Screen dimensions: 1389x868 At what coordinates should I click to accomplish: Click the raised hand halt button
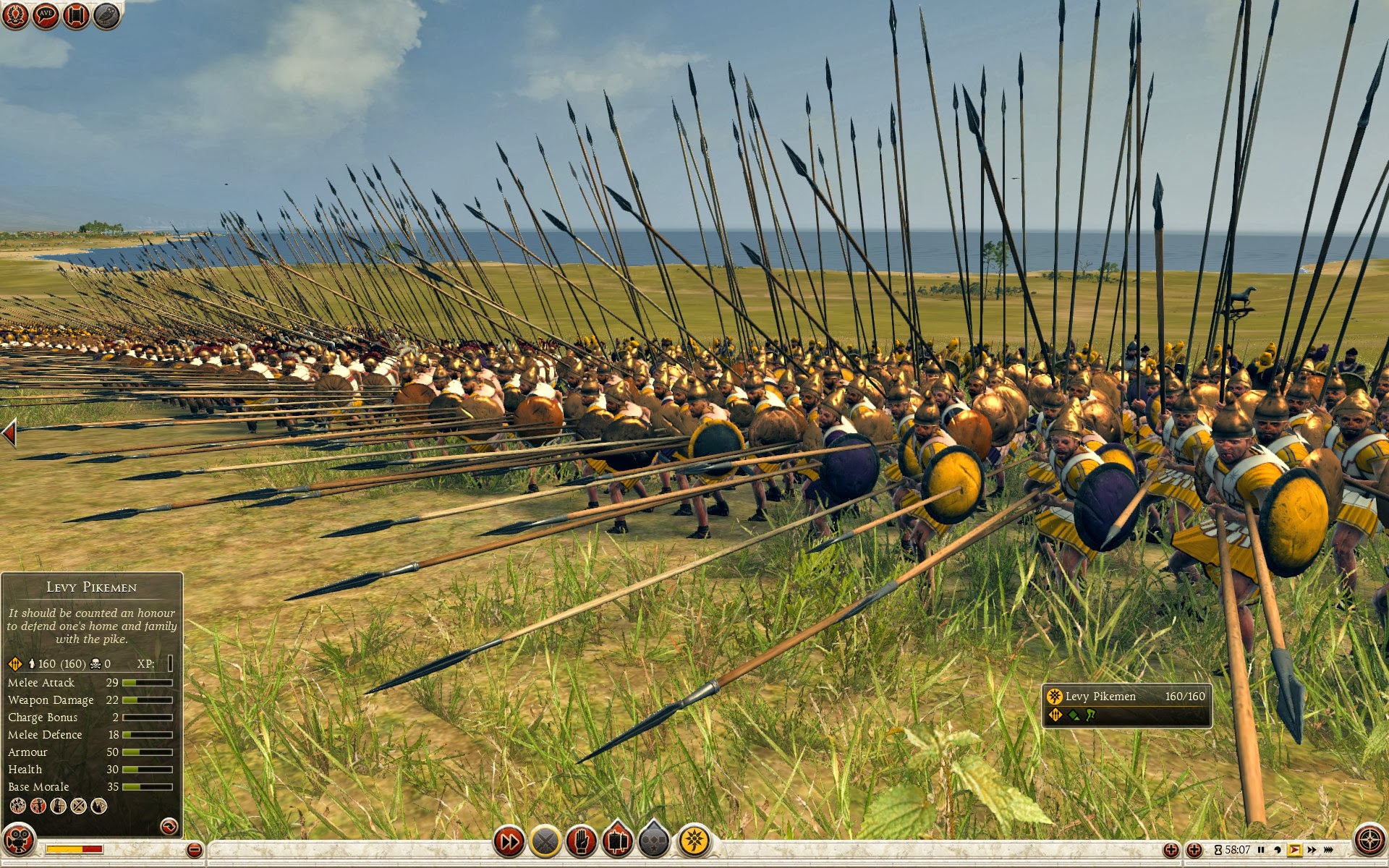(582, 841)
